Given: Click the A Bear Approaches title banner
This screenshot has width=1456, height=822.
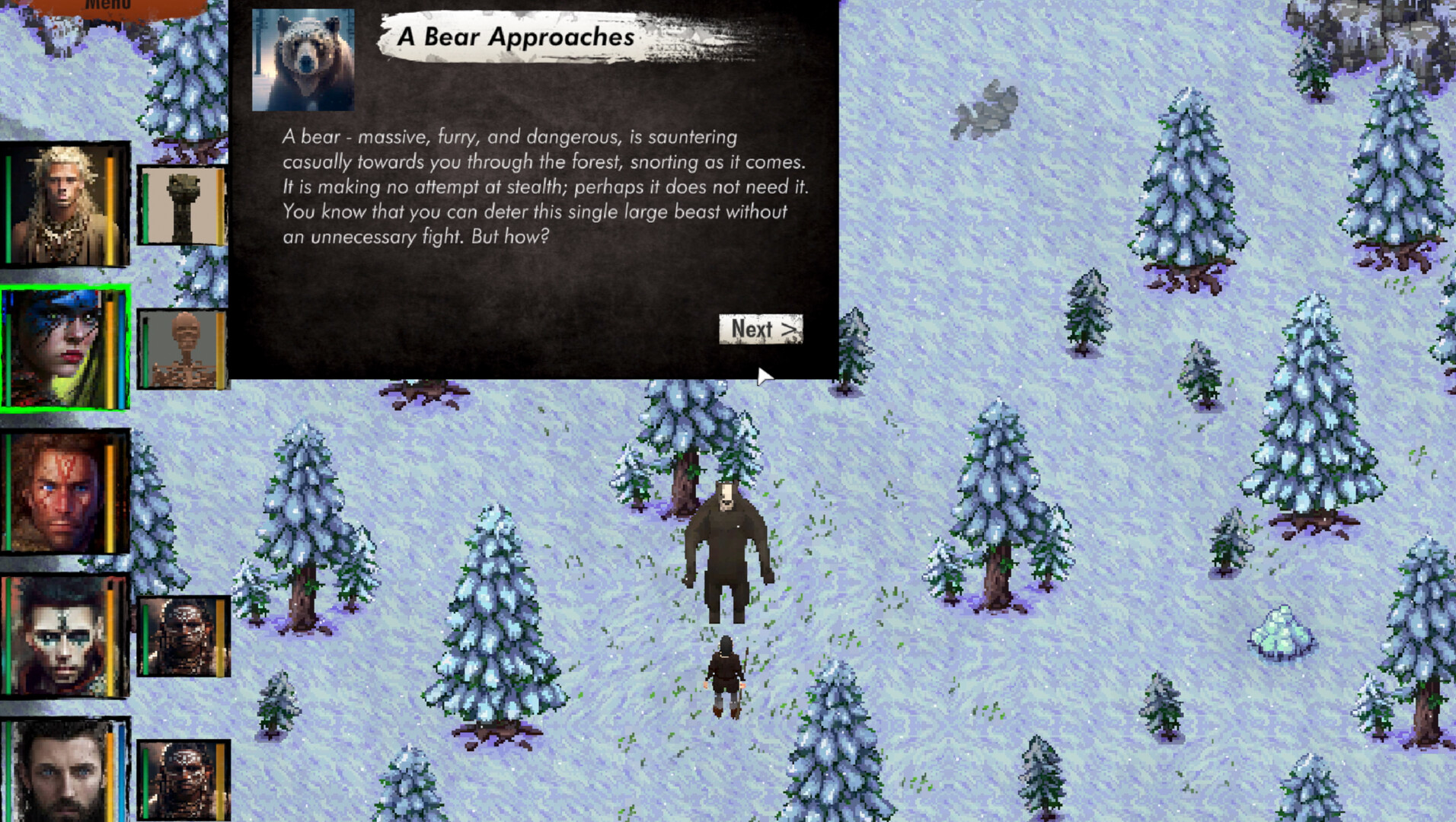Looking at the screenshot, I should tap(518, 37).
